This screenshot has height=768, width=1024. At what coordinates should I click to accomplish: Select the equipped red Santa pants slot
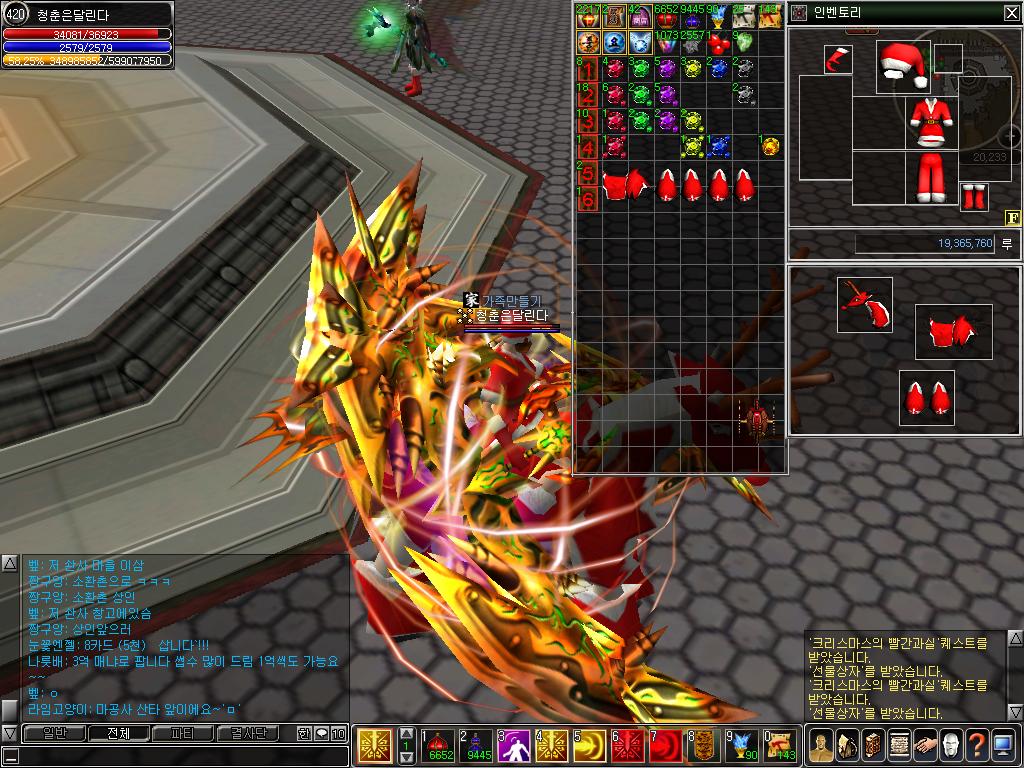click(x=931, y=177)
